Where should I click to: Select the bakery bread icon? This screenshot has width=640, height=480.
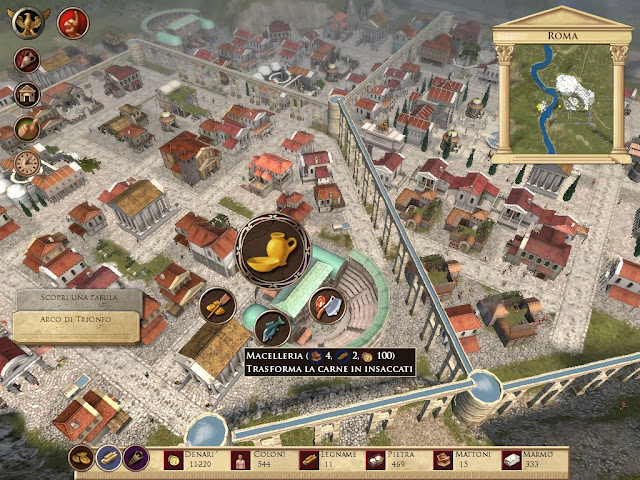click(x=217, y=305)
